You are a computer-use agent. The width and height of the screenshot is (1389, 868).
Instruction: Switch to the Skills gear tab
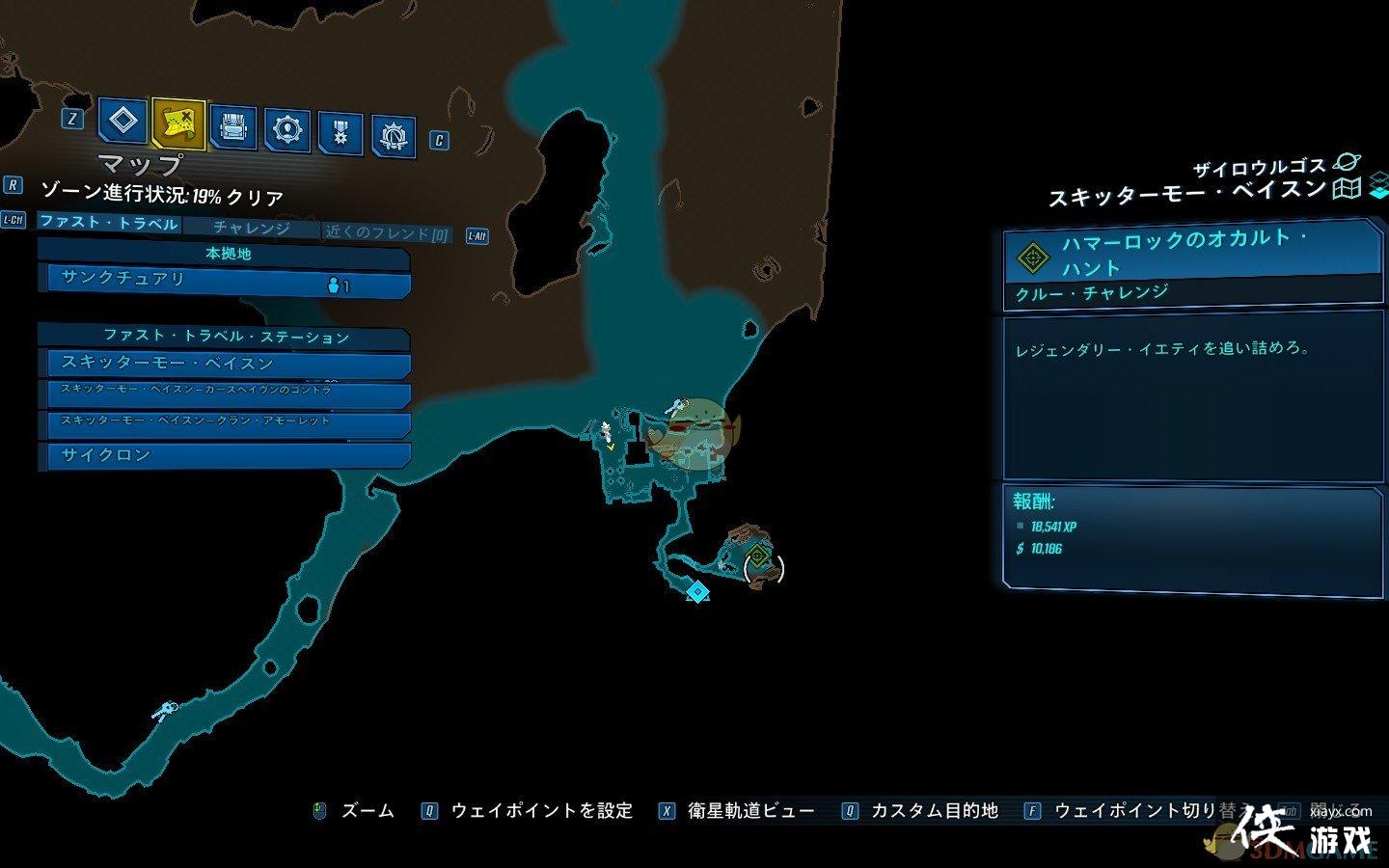tap(287, 128)
